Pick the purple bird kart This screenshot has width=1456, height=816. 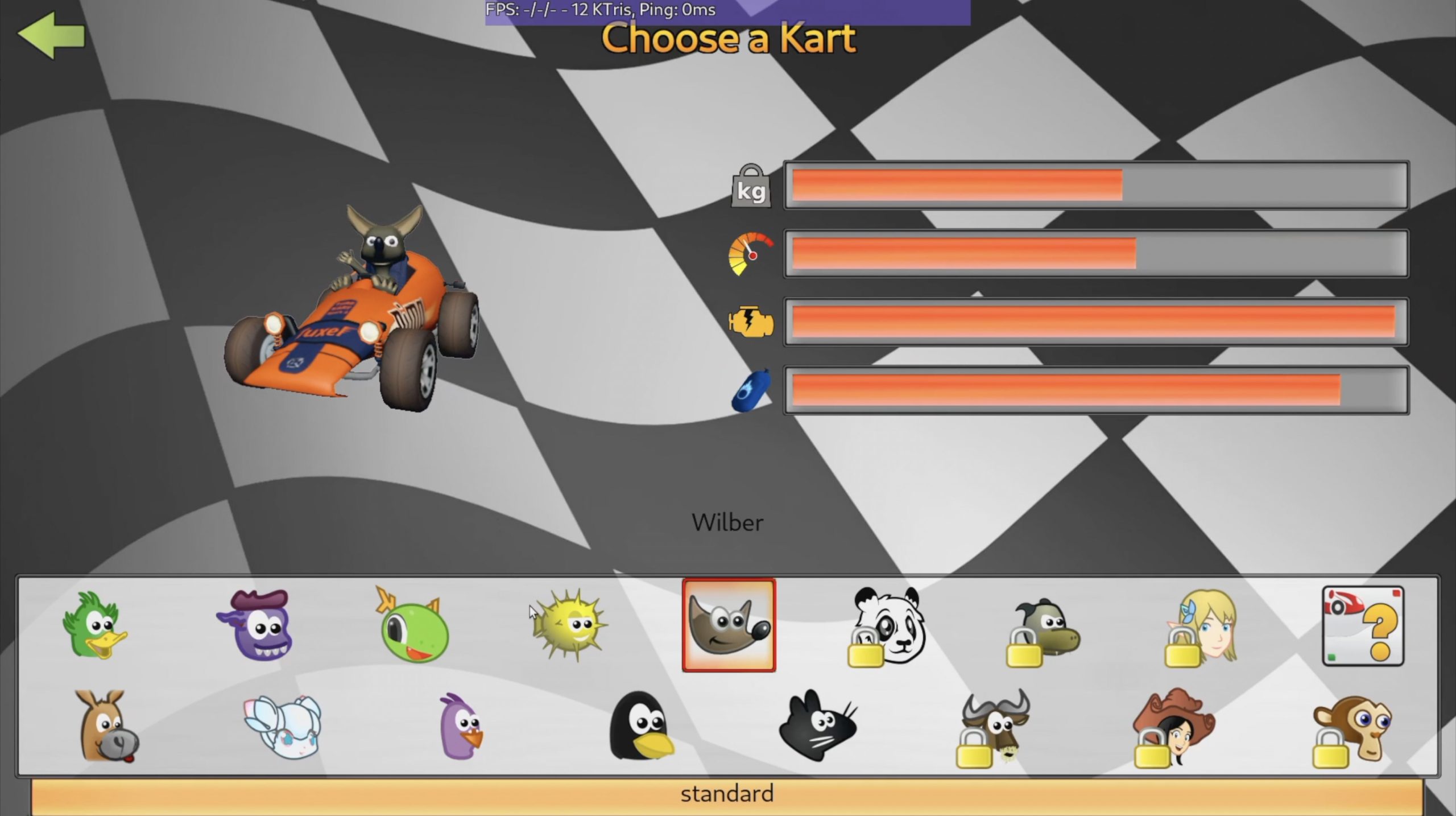click(x=461, y=727)
